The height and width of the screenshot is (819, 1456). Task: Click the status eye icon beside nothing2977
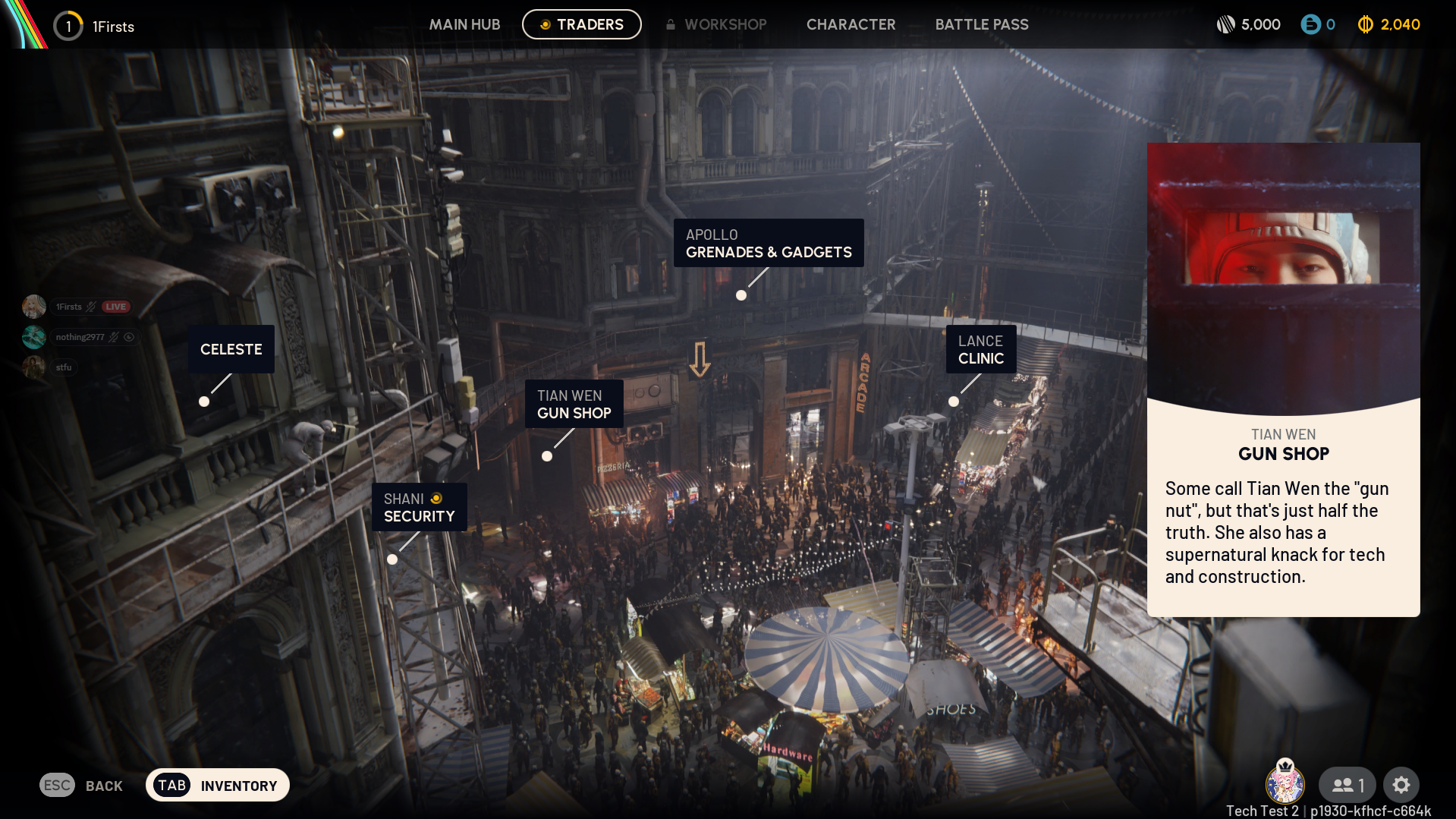point(129,338)
